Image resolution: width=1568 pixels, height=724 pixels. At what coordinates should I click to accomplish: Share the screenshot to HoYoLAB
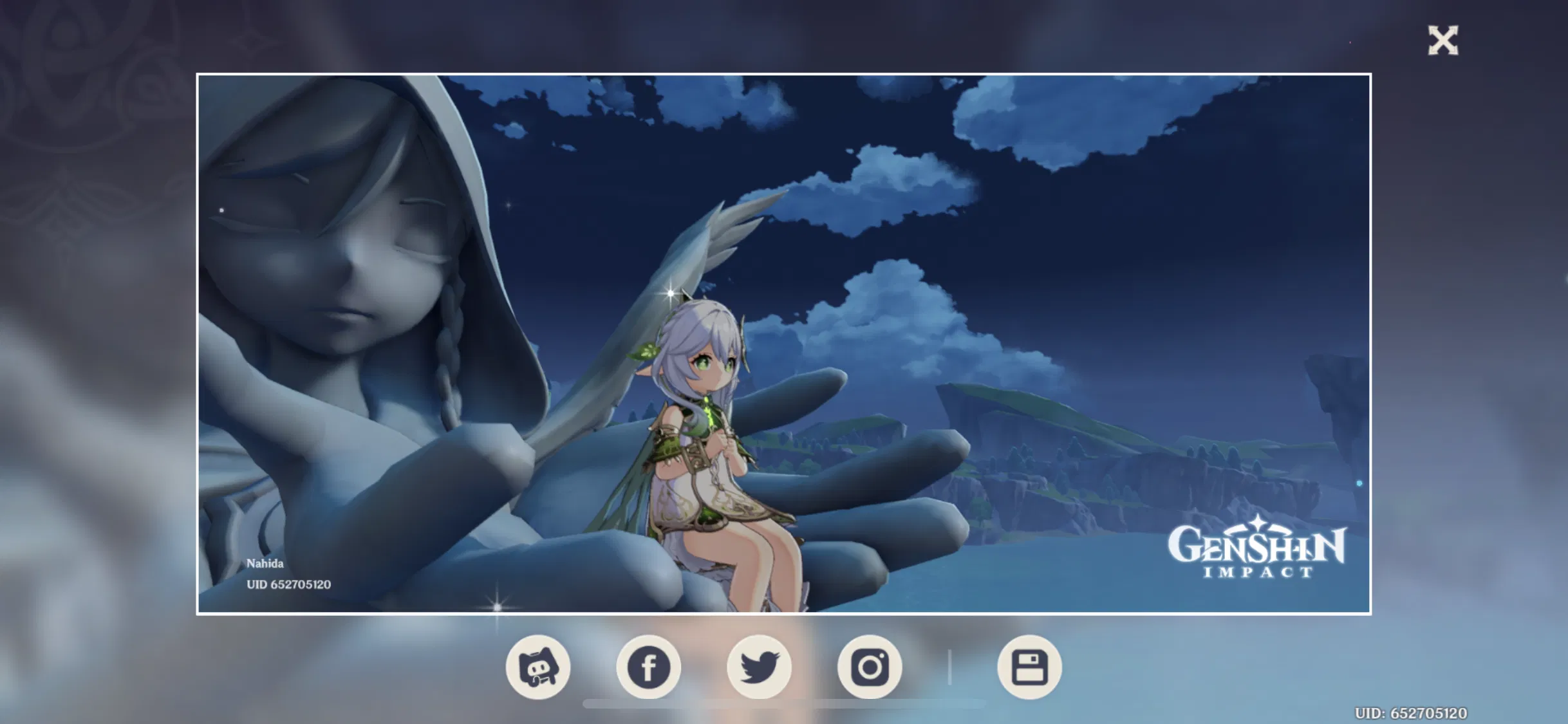(x=539, y=667)
